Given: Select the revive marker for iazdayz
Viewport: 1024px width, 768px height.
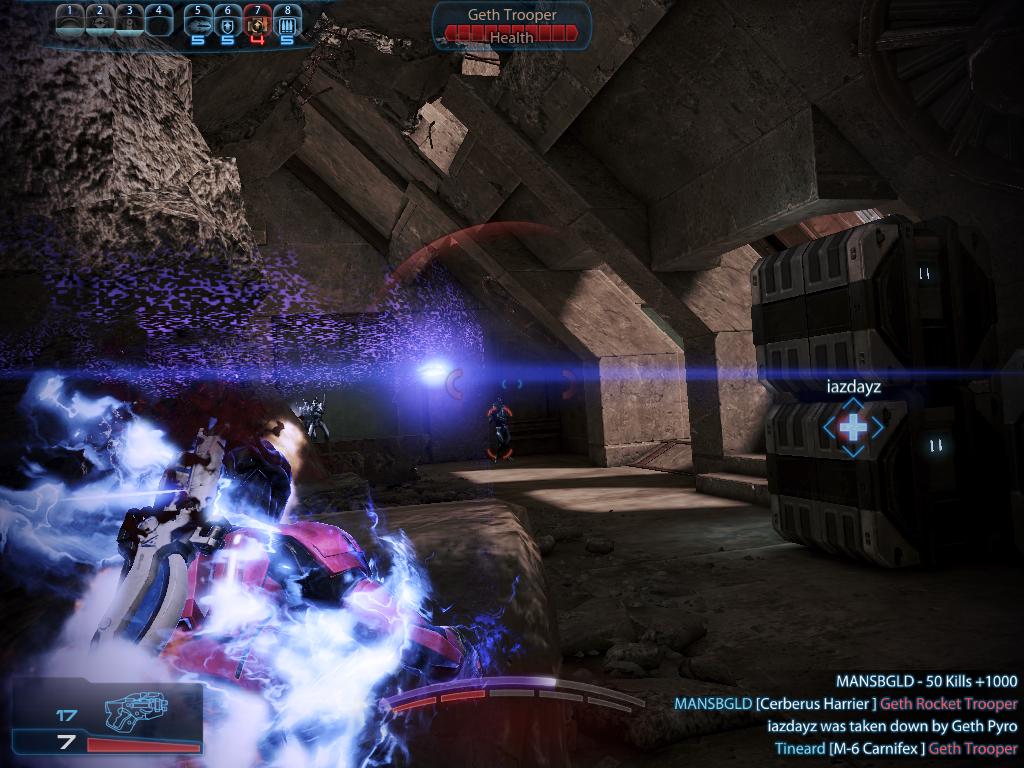Looking at the screenshot, I should pos(853,427).
